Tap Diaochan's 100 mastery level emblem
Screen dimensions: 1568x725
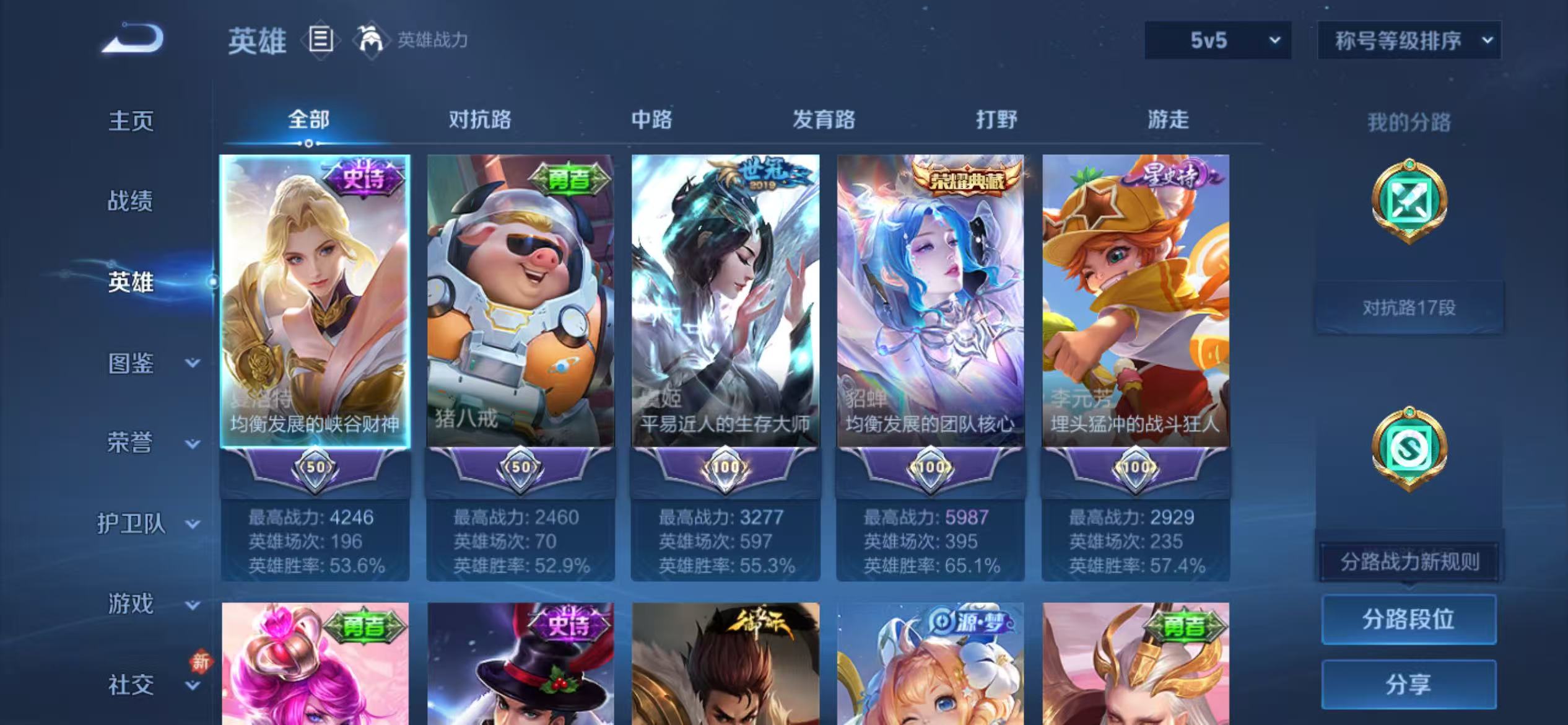click(930, 468)
